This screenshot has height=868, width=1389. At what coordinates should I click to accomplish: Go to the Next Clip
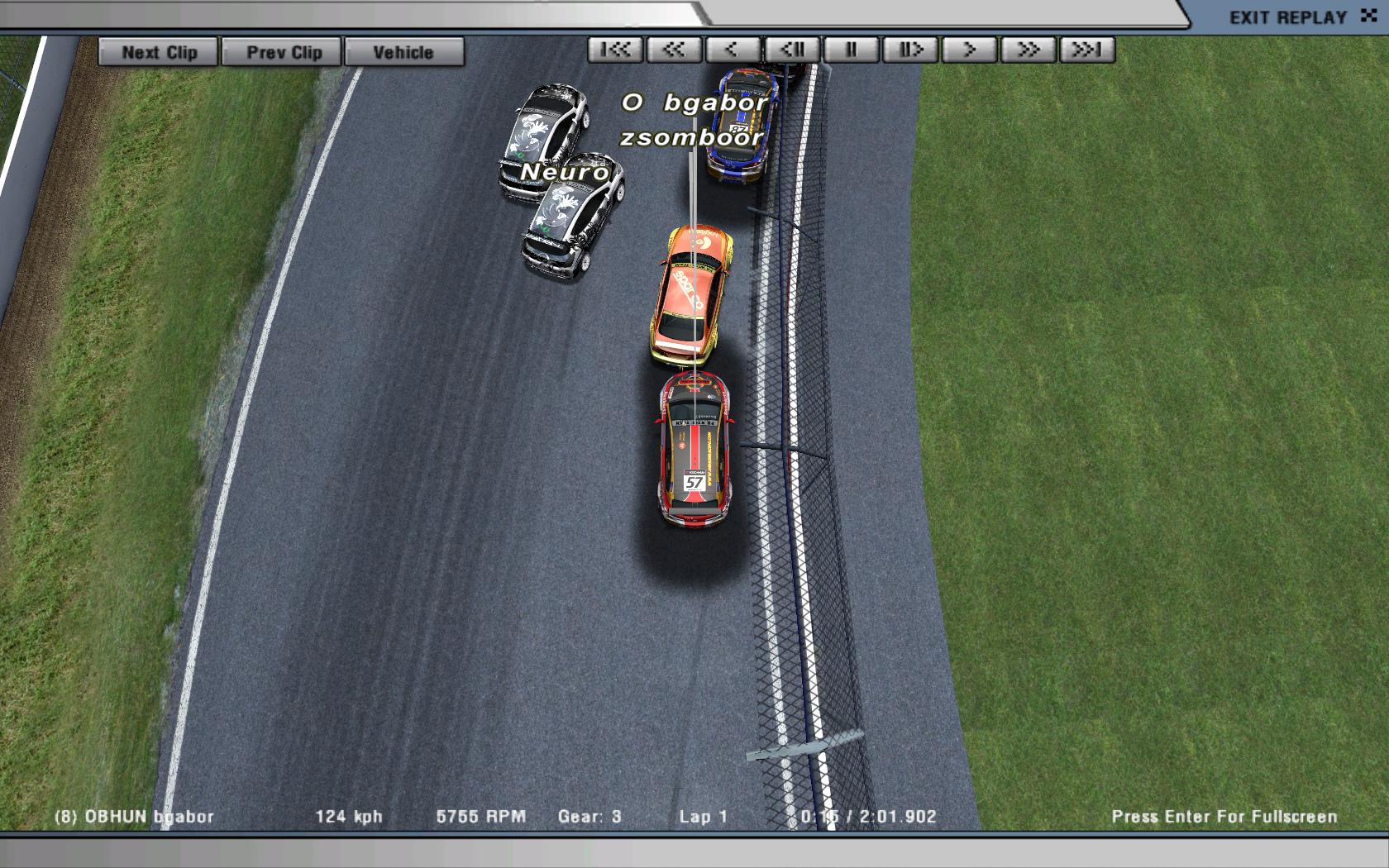coord(159,52)
